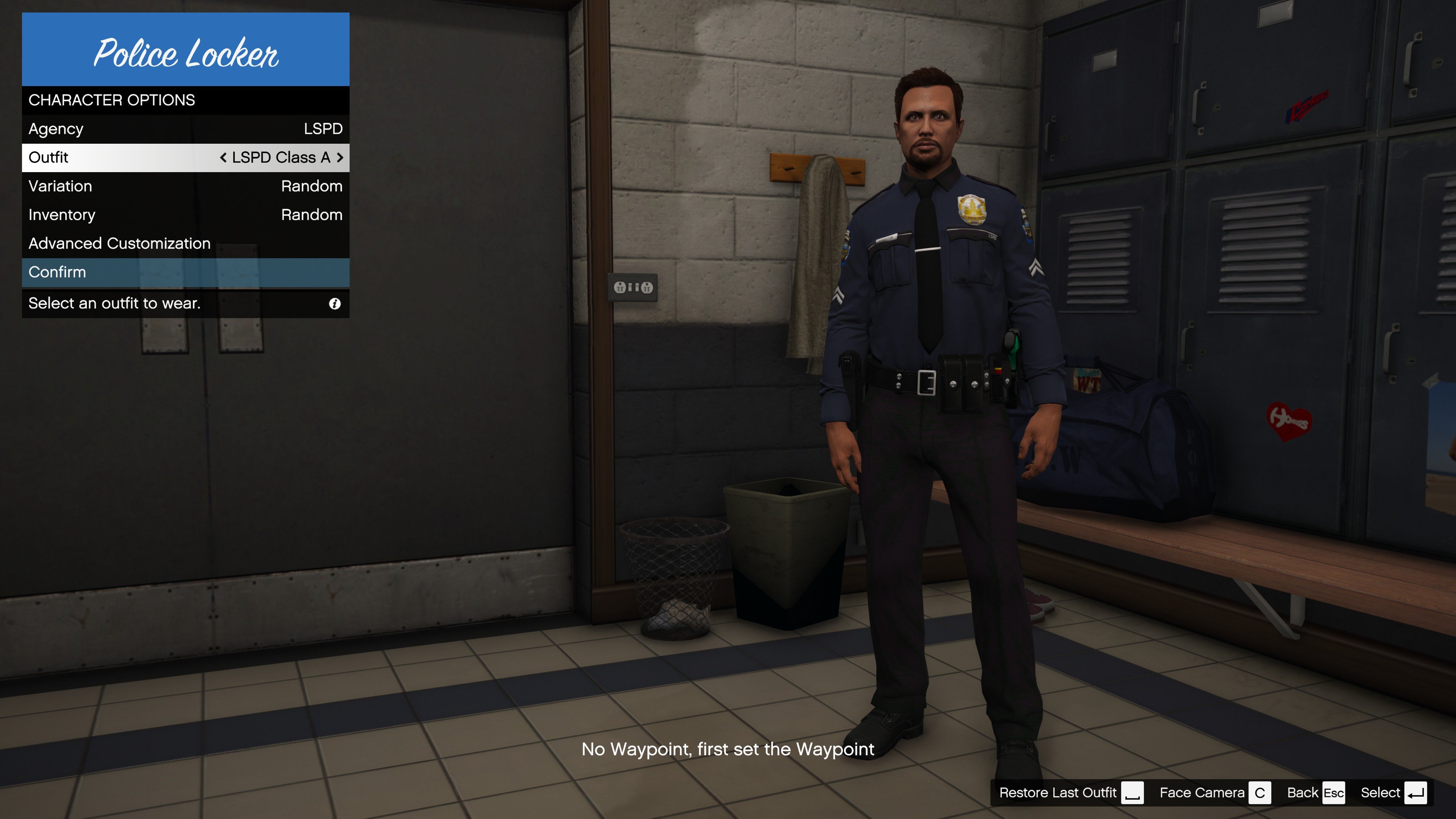Go back using the Back control
Image resolution: width=1456 pixels, height=819 pixels.
[1315, 792]
